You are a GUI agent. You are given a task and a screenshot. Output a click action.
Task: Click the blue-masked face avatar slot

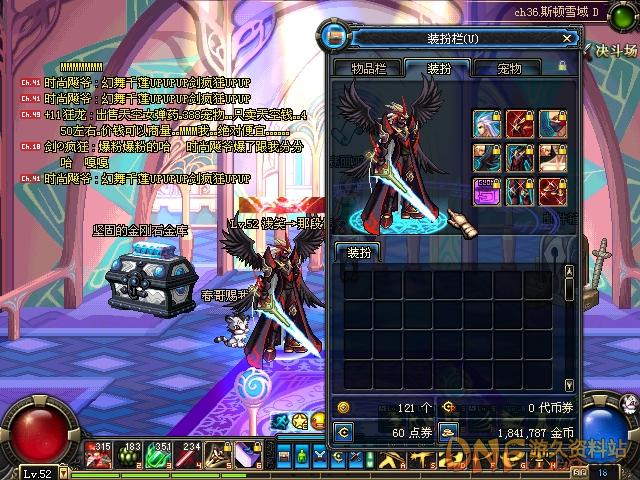click(x=553, y=123)
